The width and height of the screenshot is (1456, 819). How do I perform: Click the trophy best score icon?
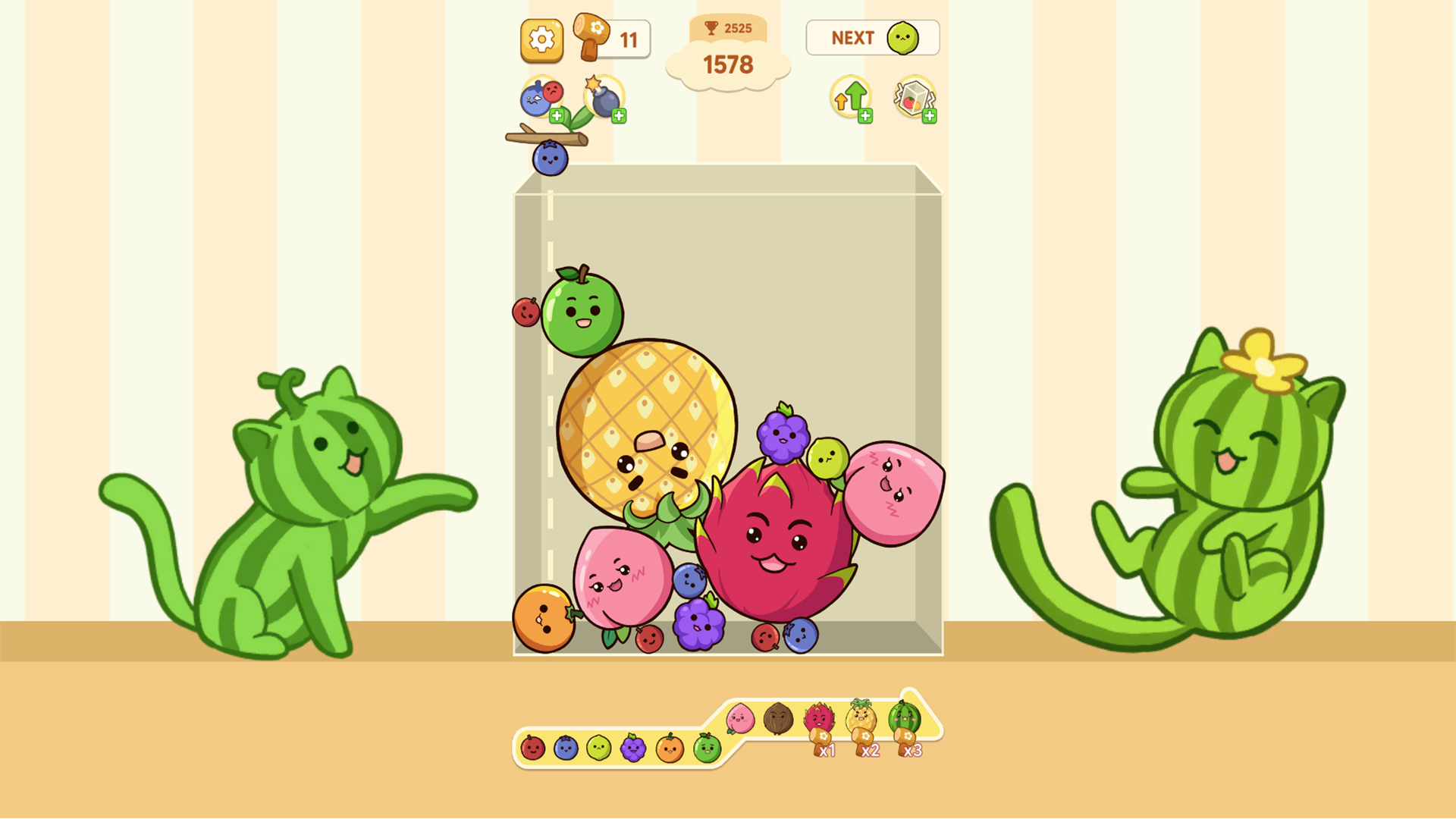pyautogui.click(x=711, y=27)
